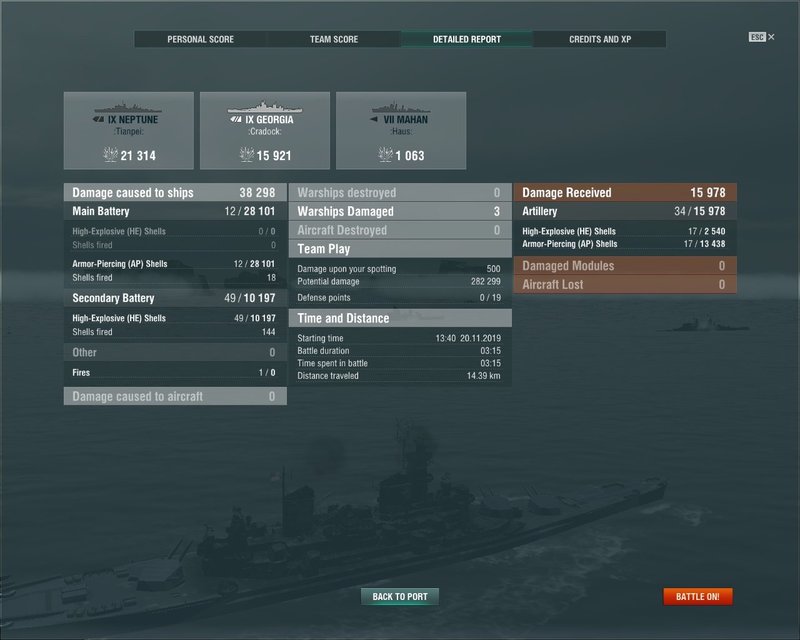Show the Credits and XP tab
The height and width of the screenshot is (640, 800).
[600, 39]
